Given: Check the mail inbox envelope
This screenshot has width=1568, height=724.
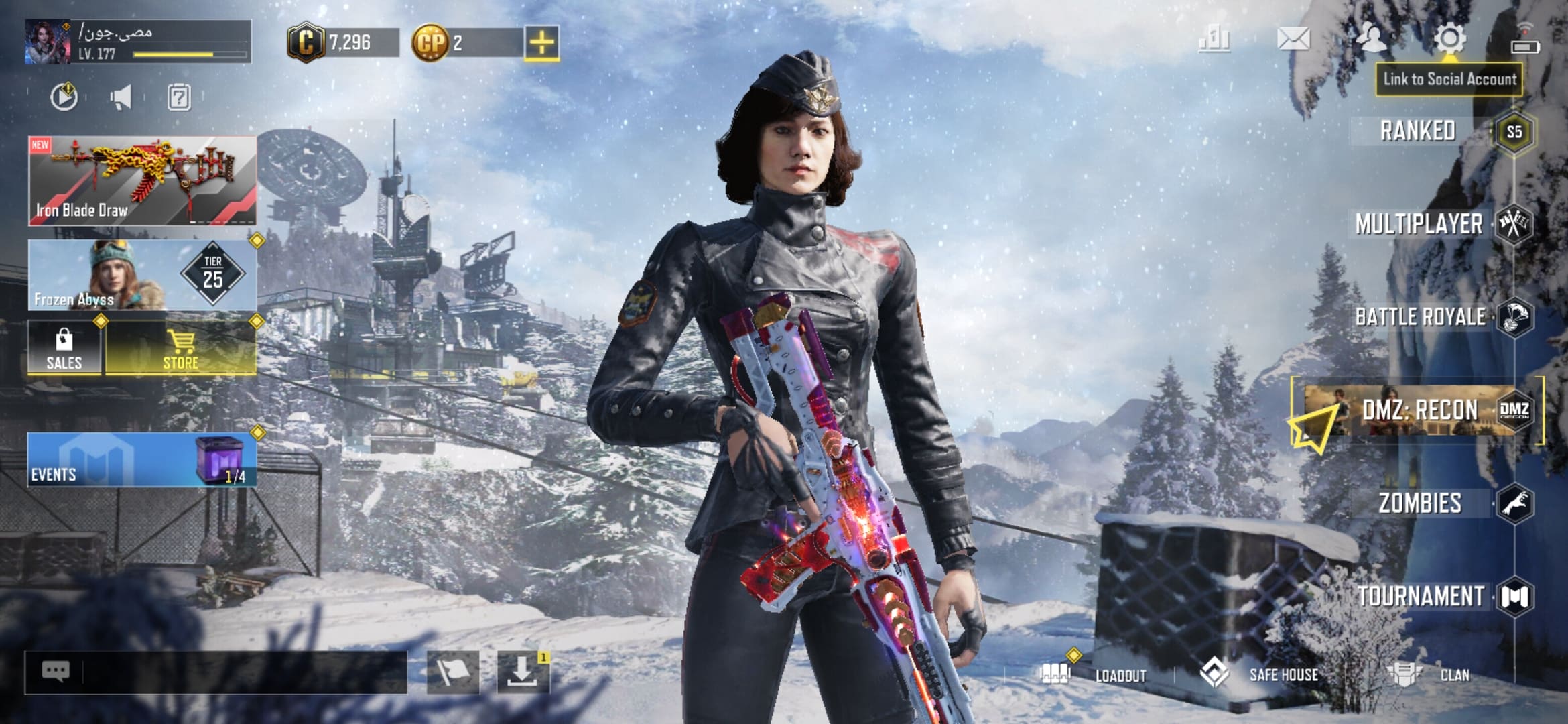Looking at the screenshot, I should (1293, 39).
